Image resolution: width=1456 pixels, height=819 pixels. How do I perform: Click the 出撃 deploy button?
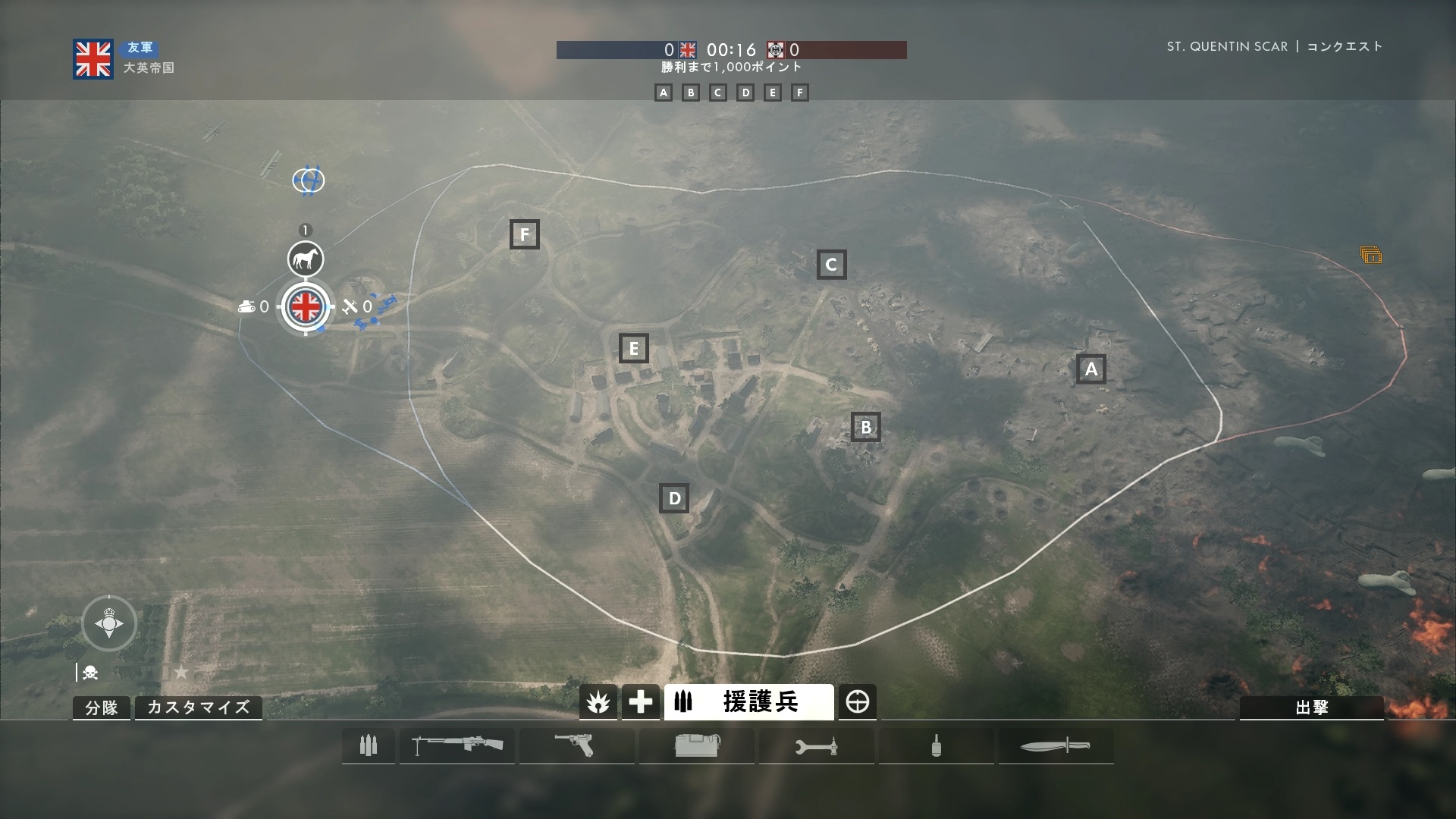point(1311,708)
